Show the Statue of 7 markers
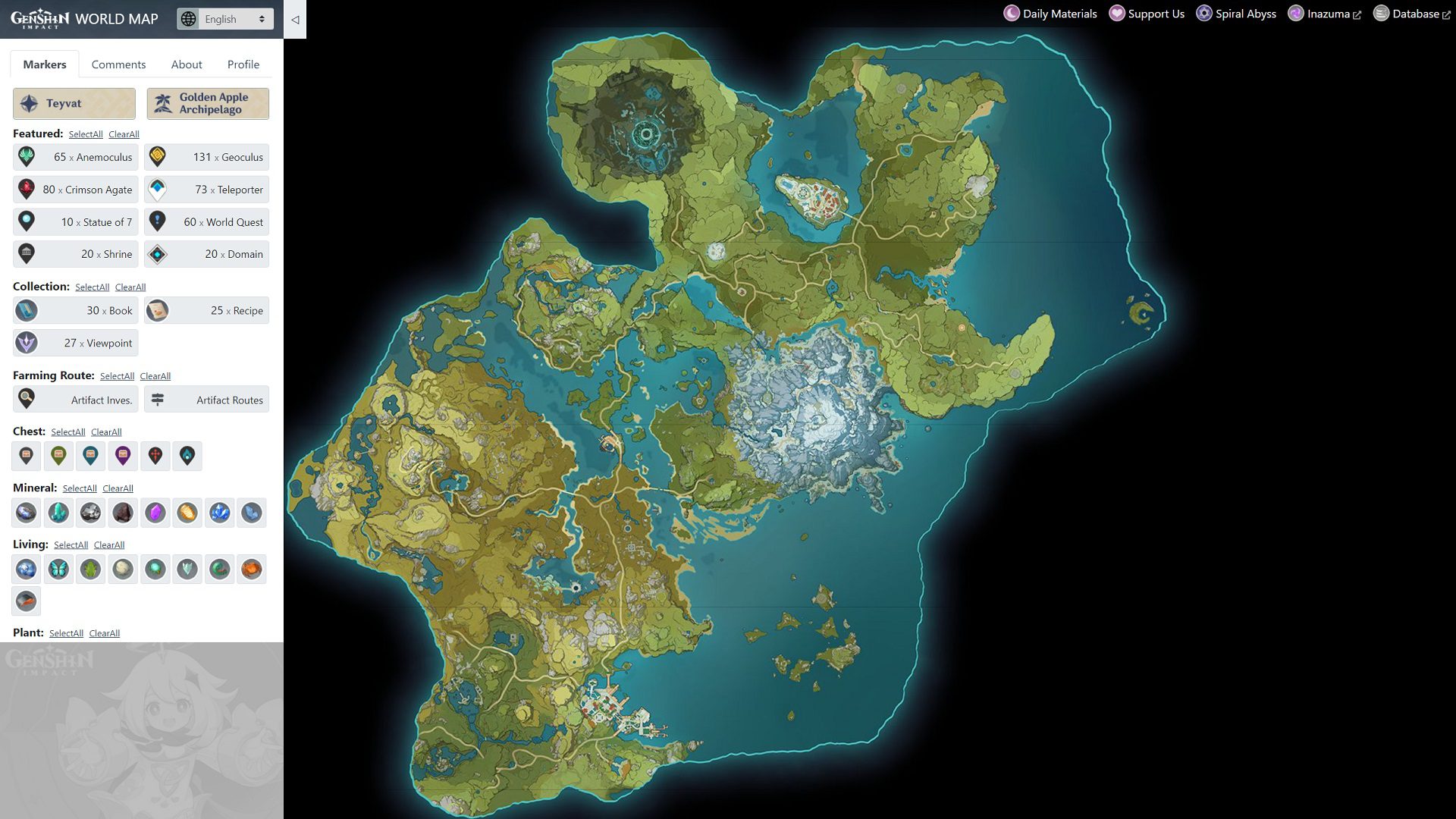1456x819 pixels. coord(27,221)
